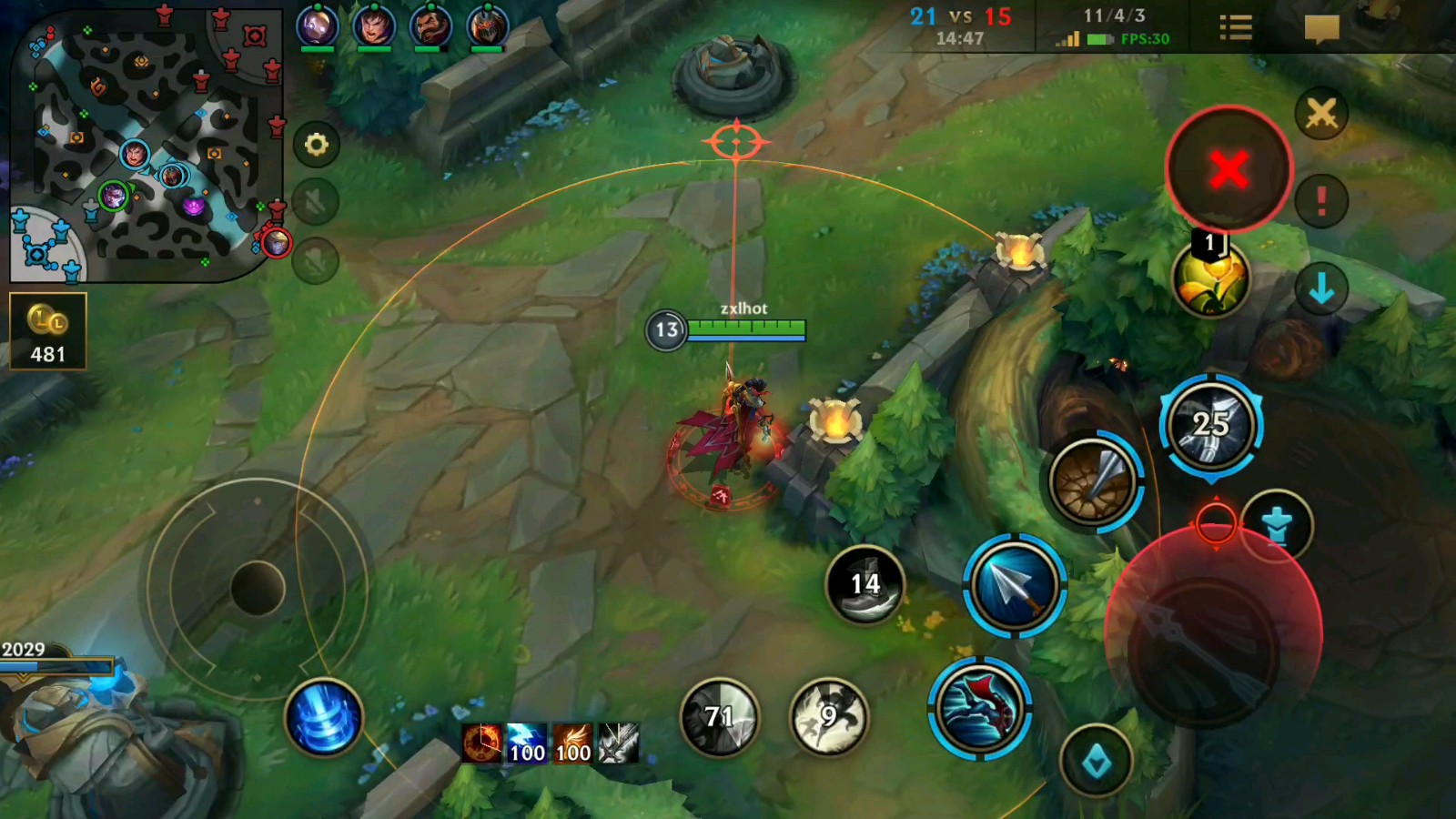1456x819 pixels.
Task: Trigger the blue recall button
Action: click(323, 718)
